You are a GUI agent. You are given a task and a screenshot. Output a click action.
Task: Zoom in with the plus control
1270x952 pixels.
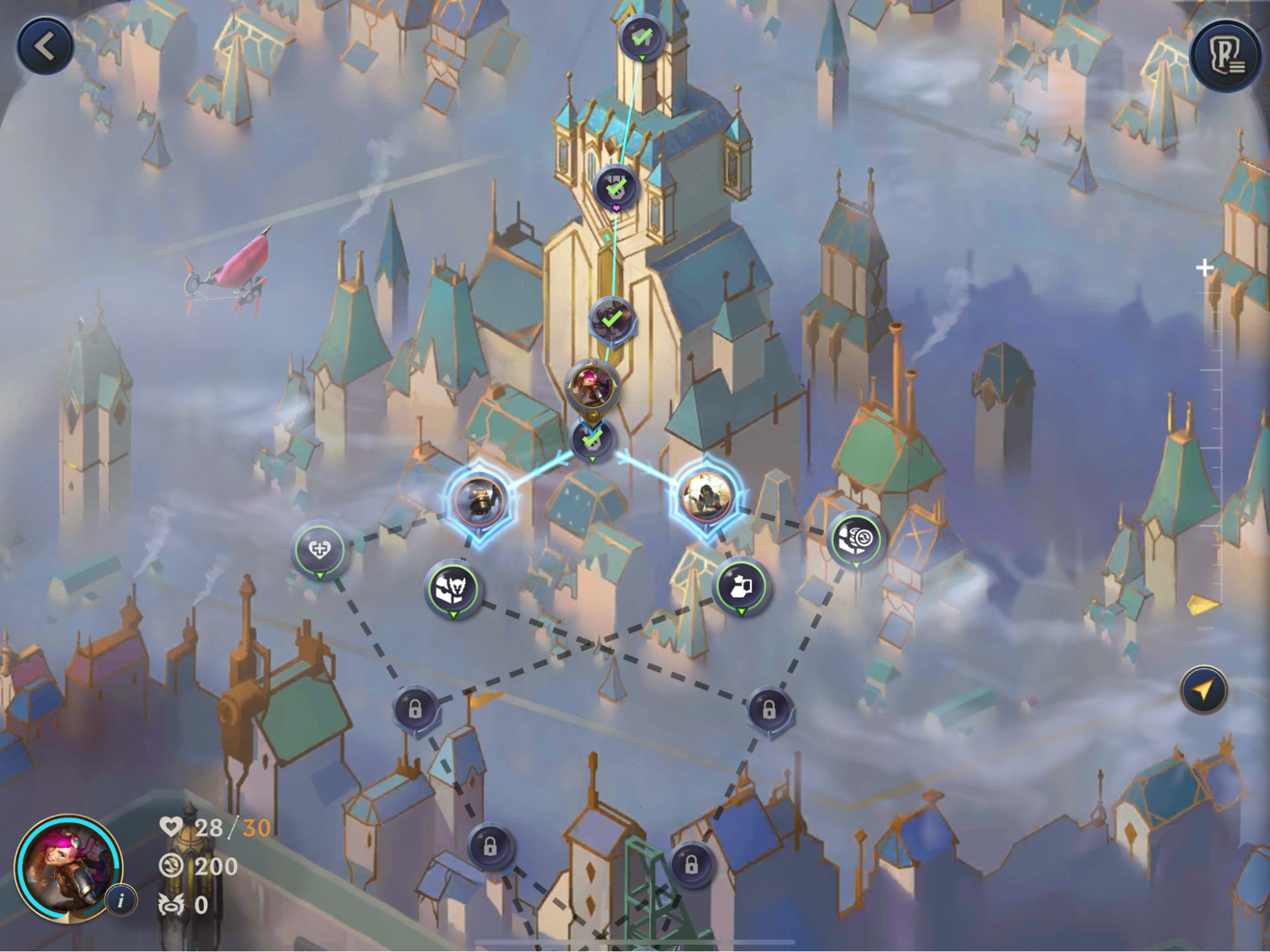pos(1204,268)
